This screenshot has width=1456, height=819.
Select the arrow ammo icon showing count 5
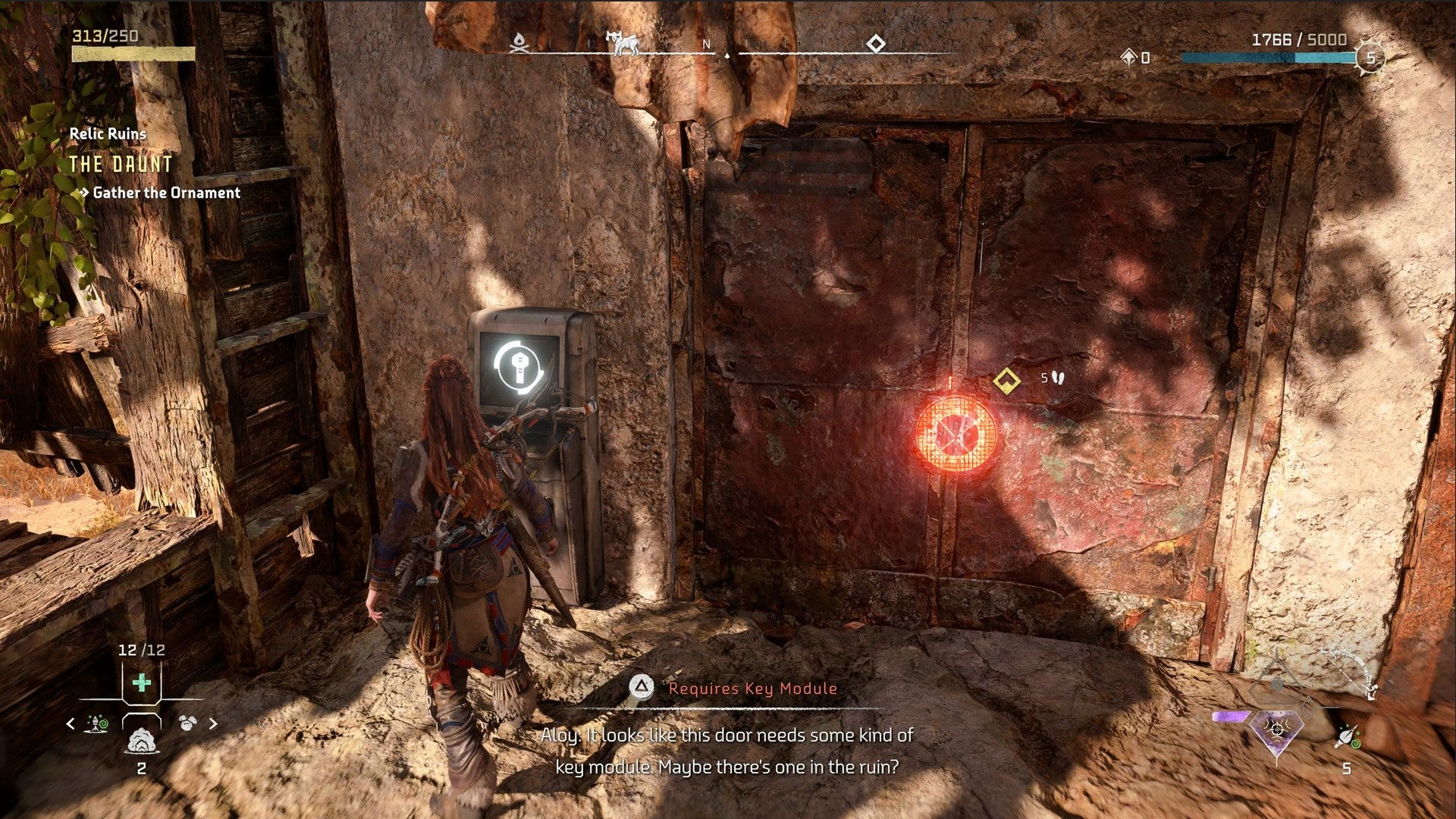[x=1346, y=736]
